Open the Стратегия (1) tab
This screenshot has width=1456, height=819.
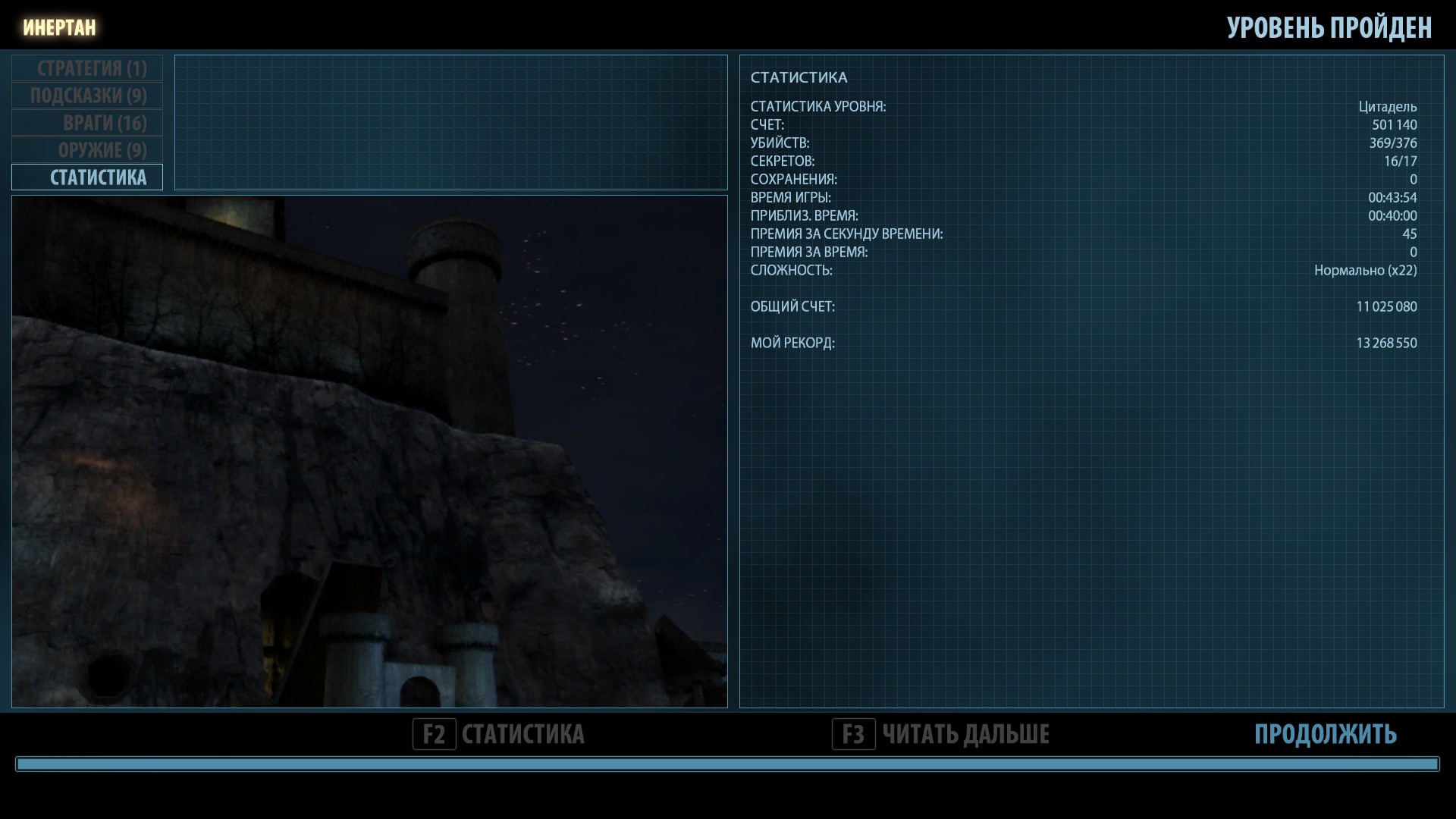click(87, 68)
